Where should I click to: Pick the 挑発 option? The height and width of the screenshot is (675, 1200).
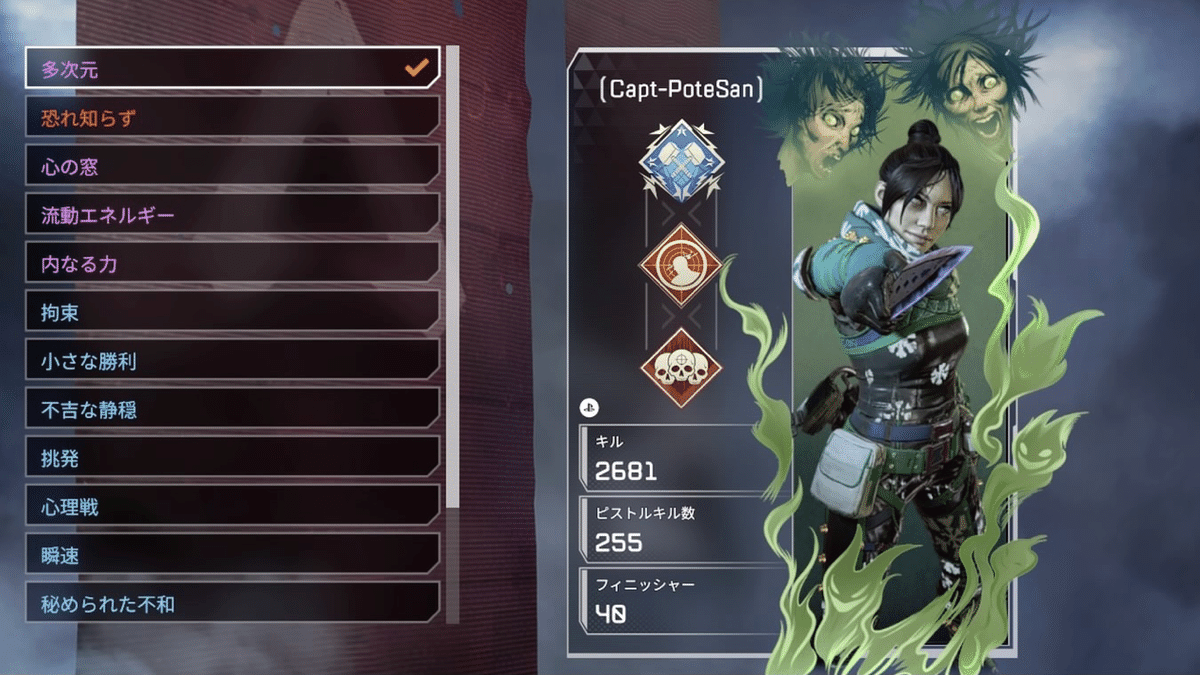click(232, 459)
